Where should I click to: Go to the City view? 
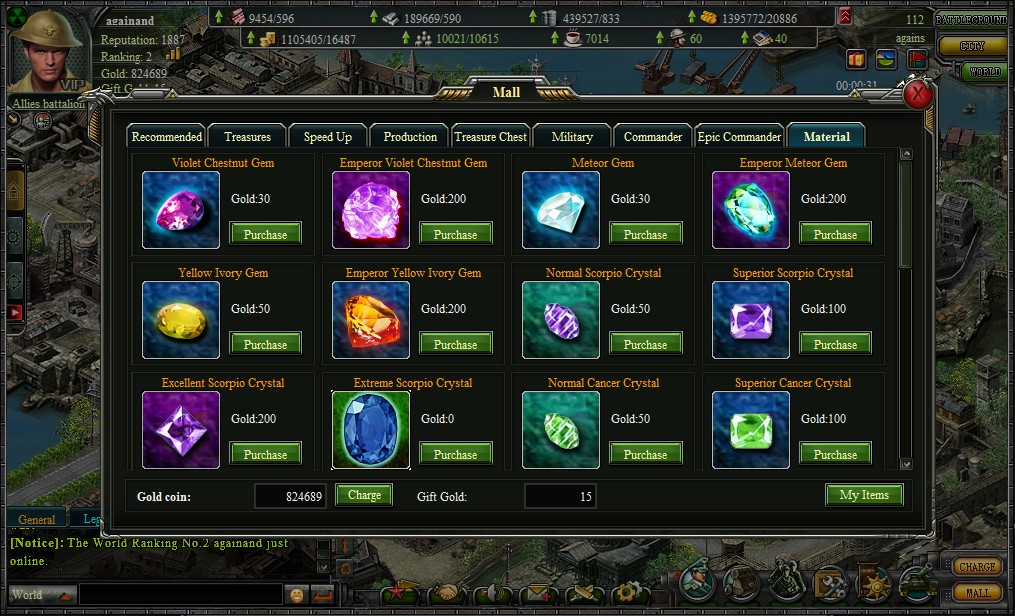[972, 46]
